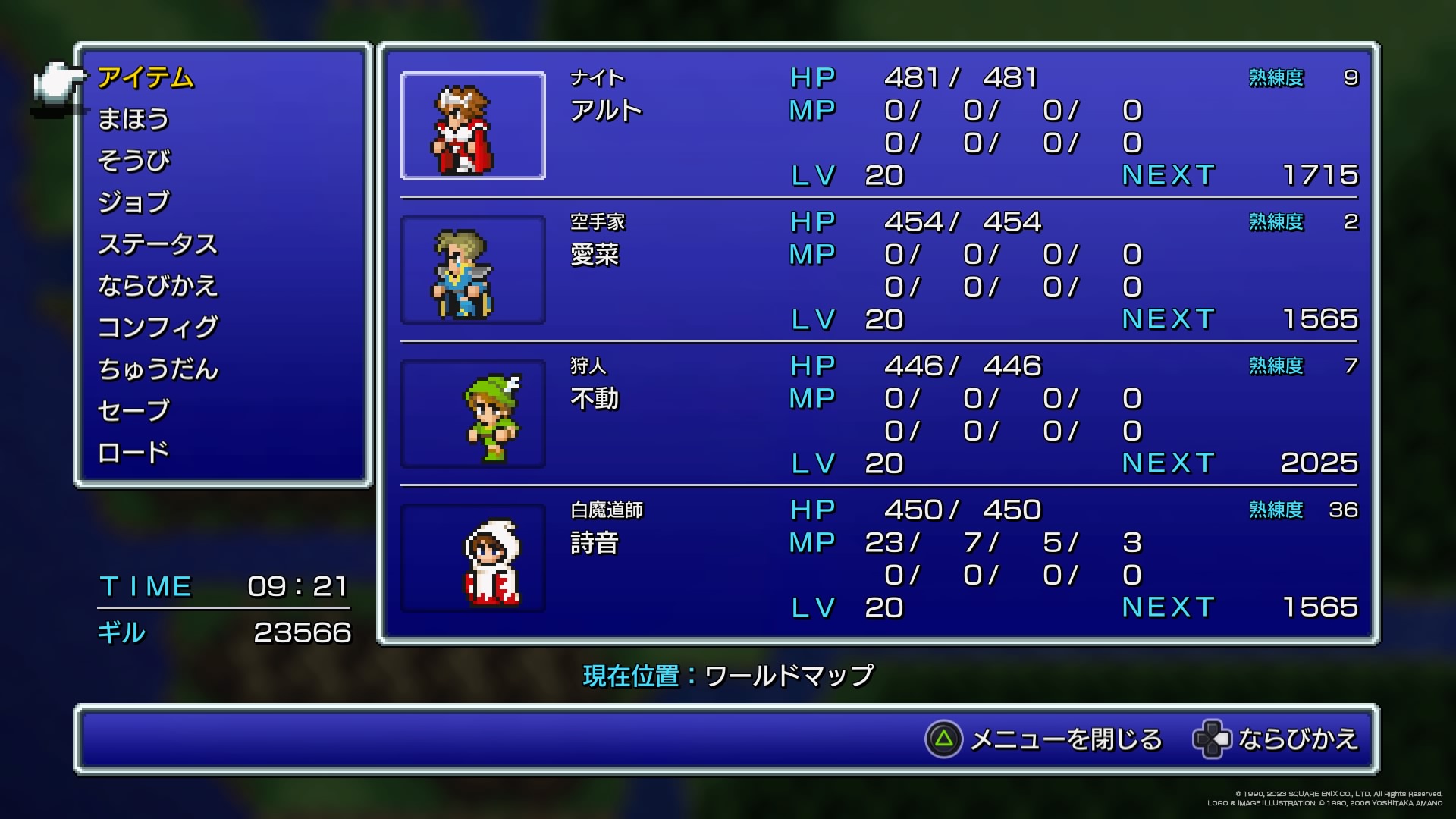
Task: Activate ならびかえ in the bottom bar
Action: tap(1276, 739)
